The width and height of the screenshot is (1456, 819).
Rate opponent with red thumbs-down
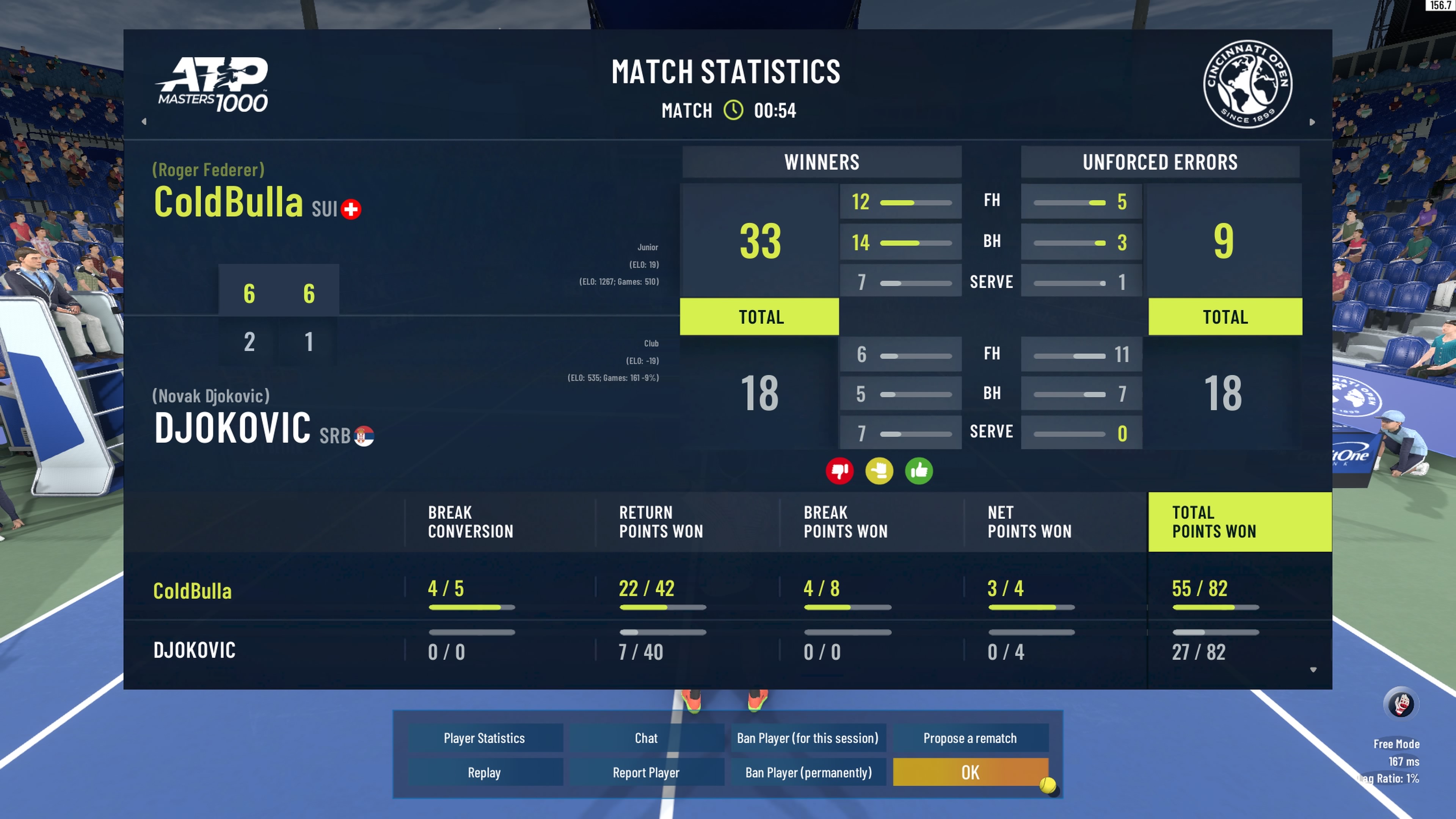pyautogui.click(x=840, y=471)
